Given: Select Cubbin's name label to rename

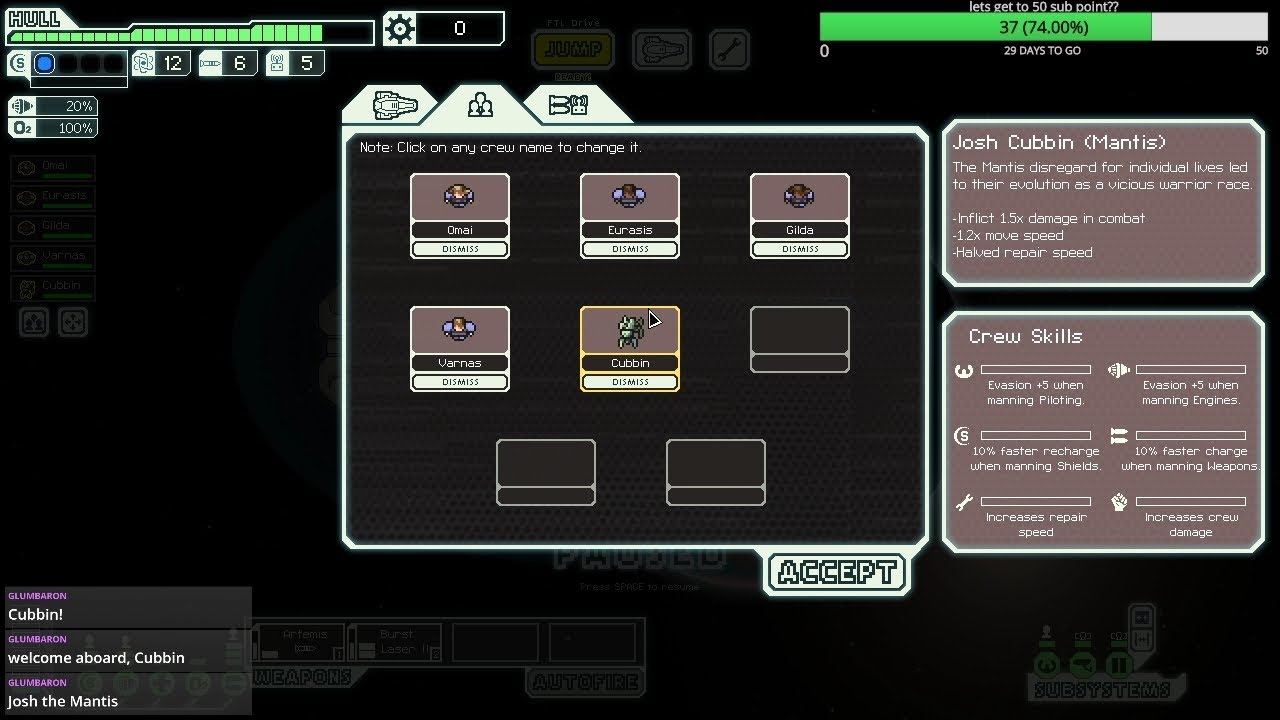Looking at the screenshot, I should [x=630, y=363].
